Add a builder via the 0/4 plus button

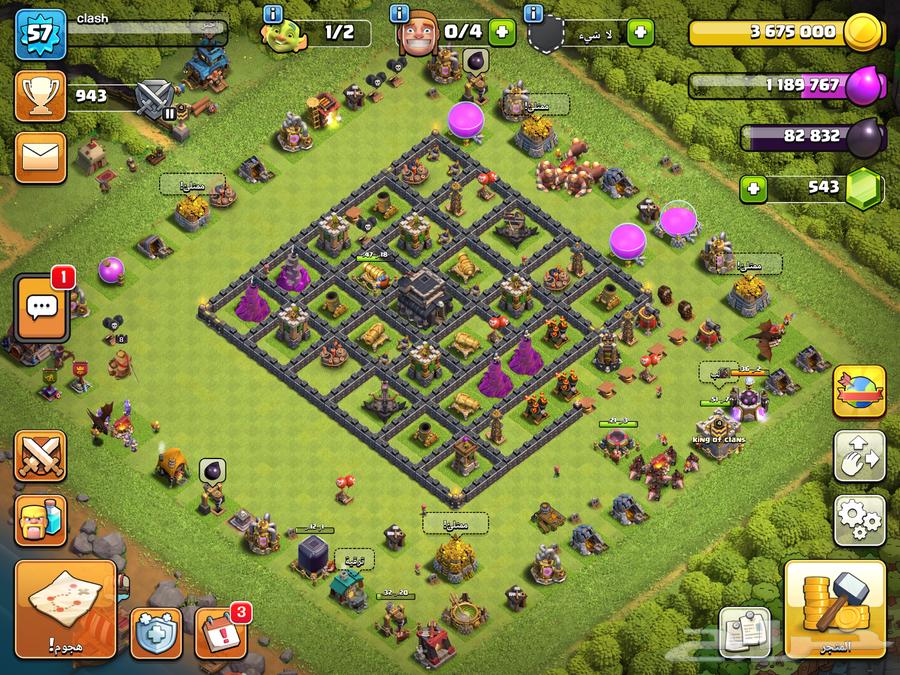[503, 33]
